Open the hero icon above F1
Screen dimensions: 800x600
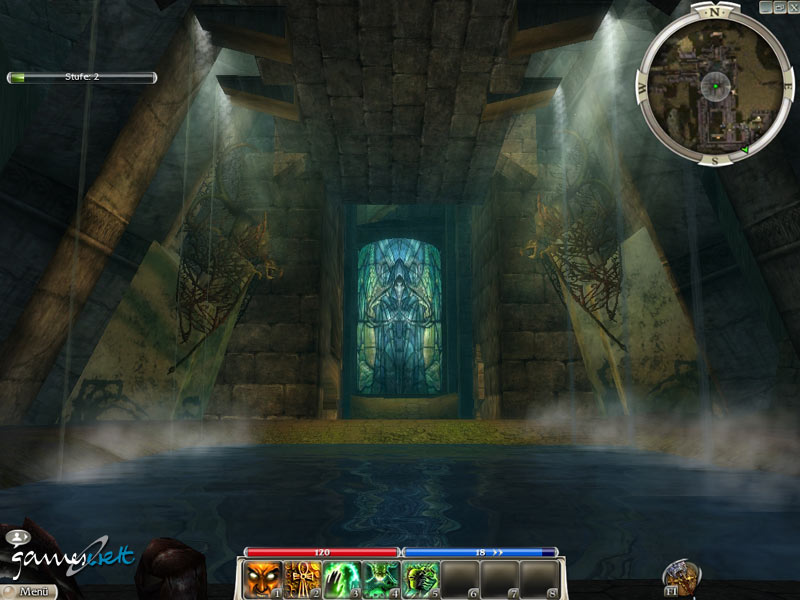click(682, 574)
